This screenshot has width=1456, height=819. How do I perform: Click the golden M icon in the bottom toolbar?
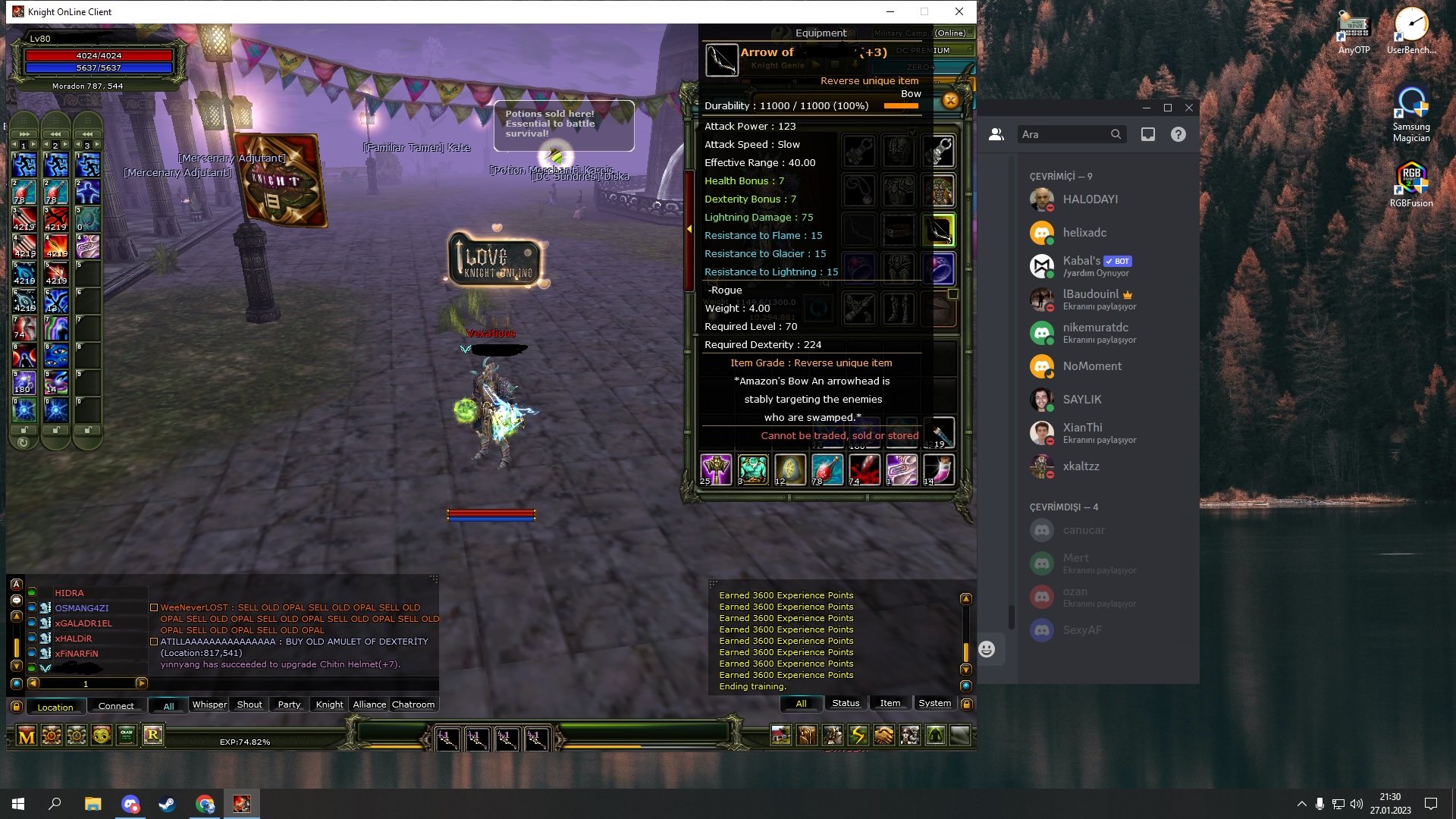pyautogui.click(x=26, y=735)
